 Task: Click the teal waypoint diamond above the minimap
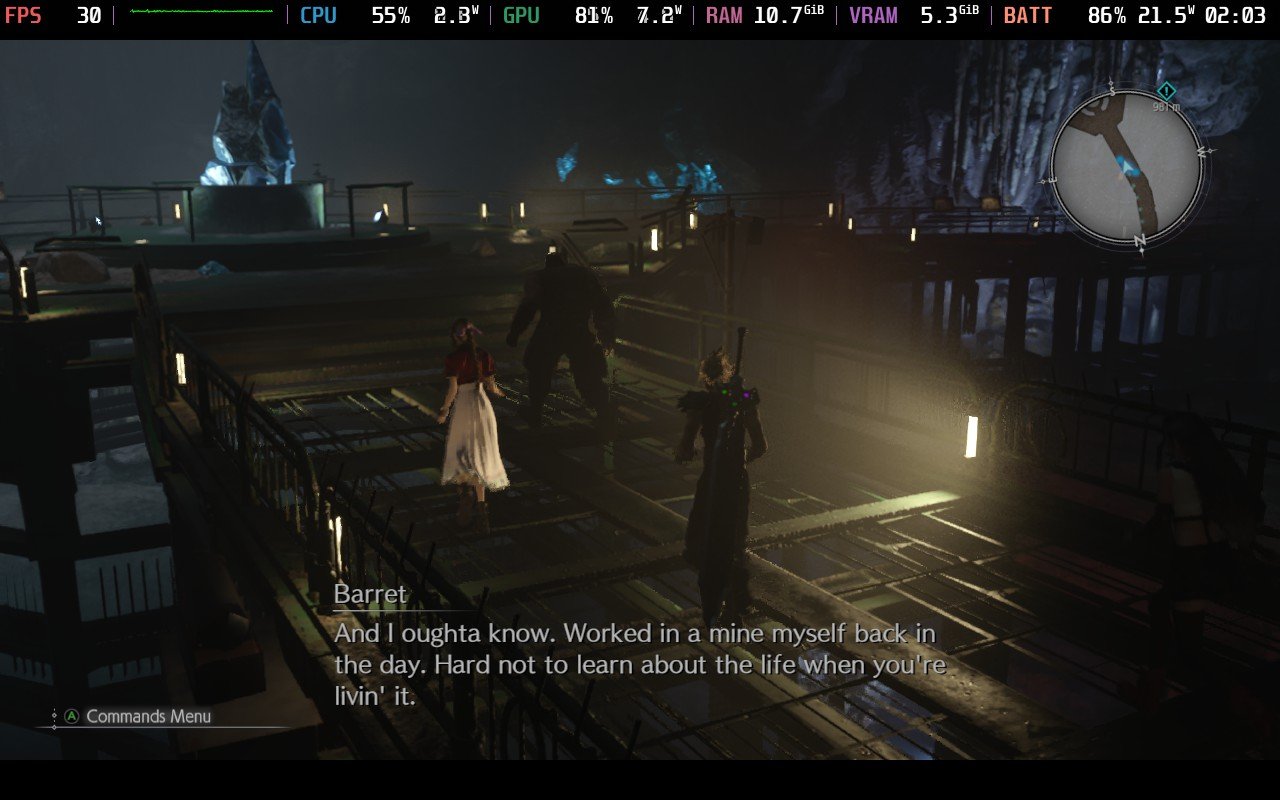tap(1165, 90)
